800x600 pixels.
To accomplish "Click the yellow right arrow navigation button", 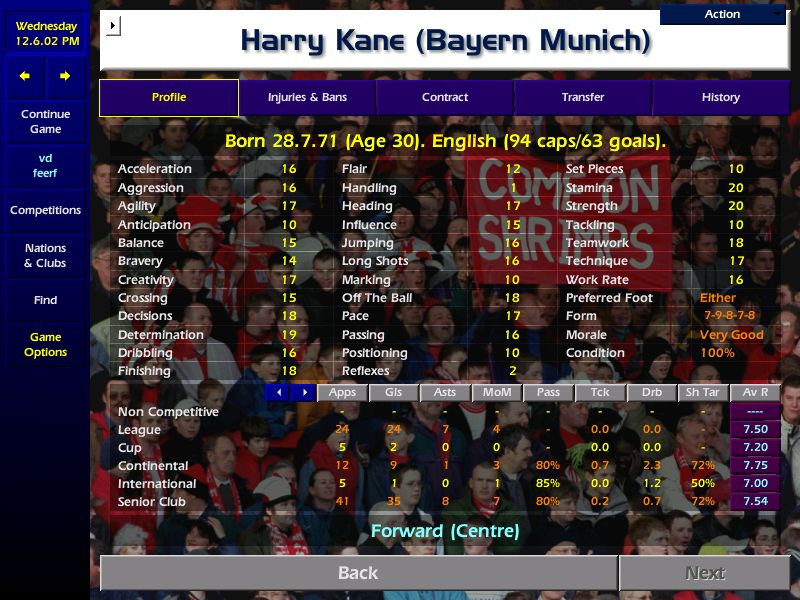I will [x=65, y=76].
